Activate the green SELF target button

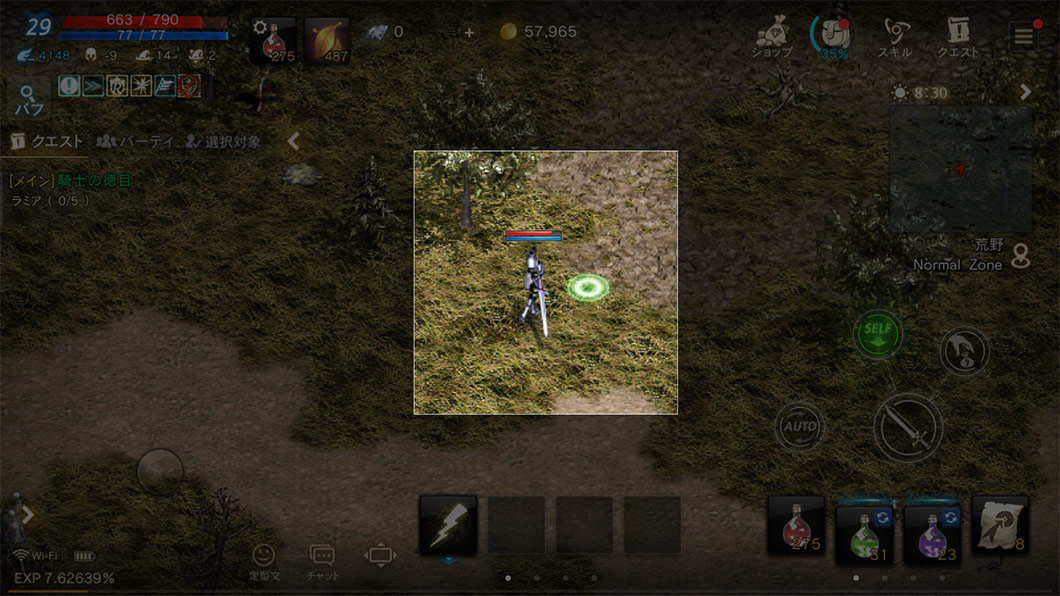[x=878, y=334]
